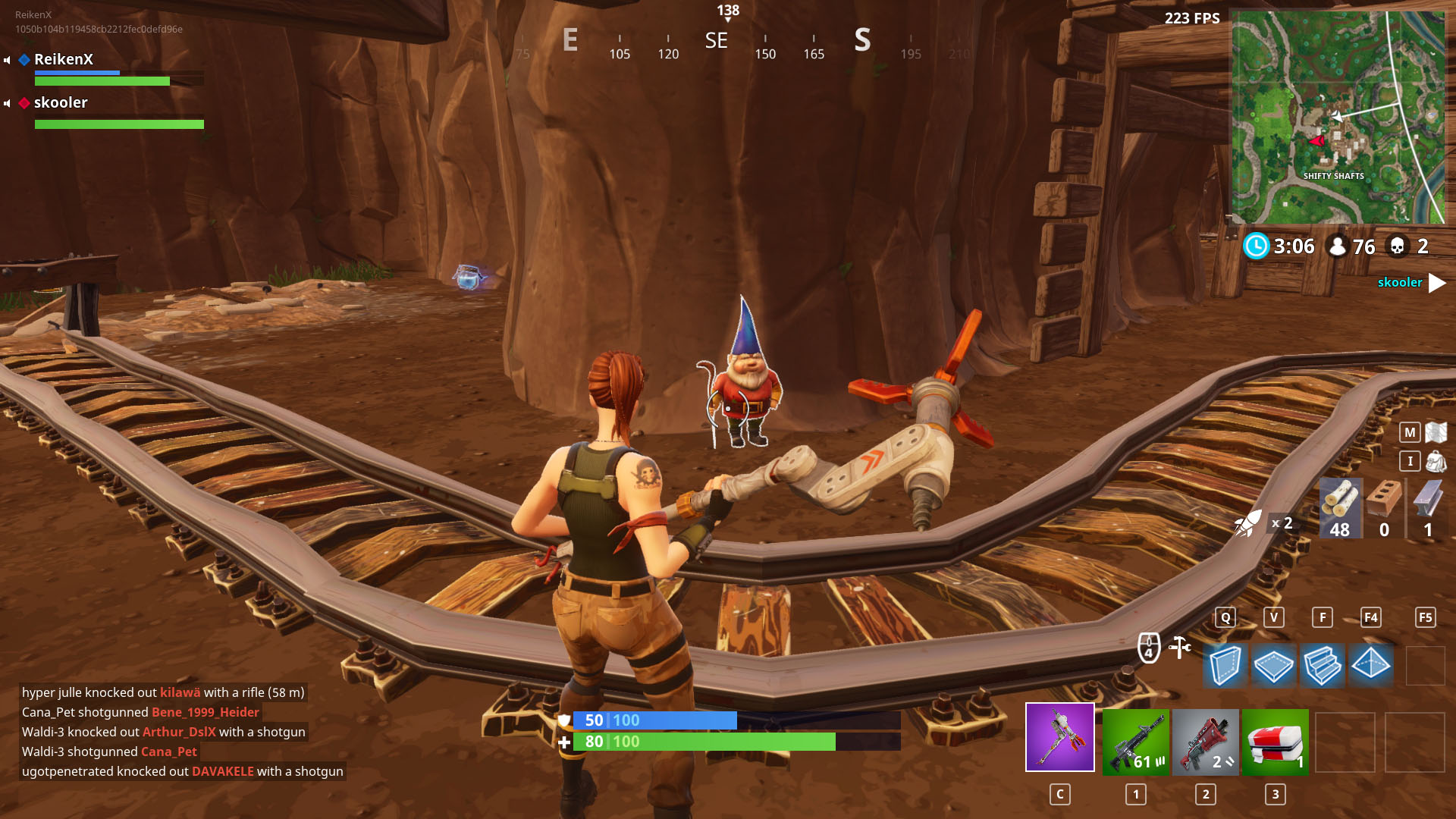
Task: Switch to the red tactical shotgun slot
Action: click(x=1205, y=742)
